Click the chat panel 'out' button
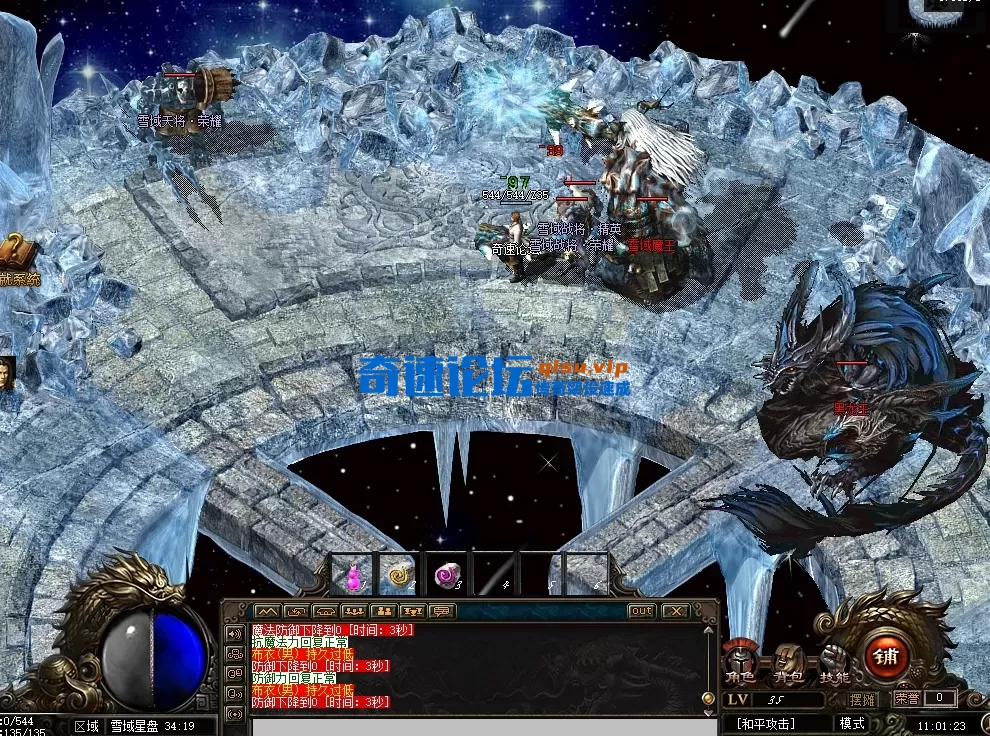 pos(641,611)
